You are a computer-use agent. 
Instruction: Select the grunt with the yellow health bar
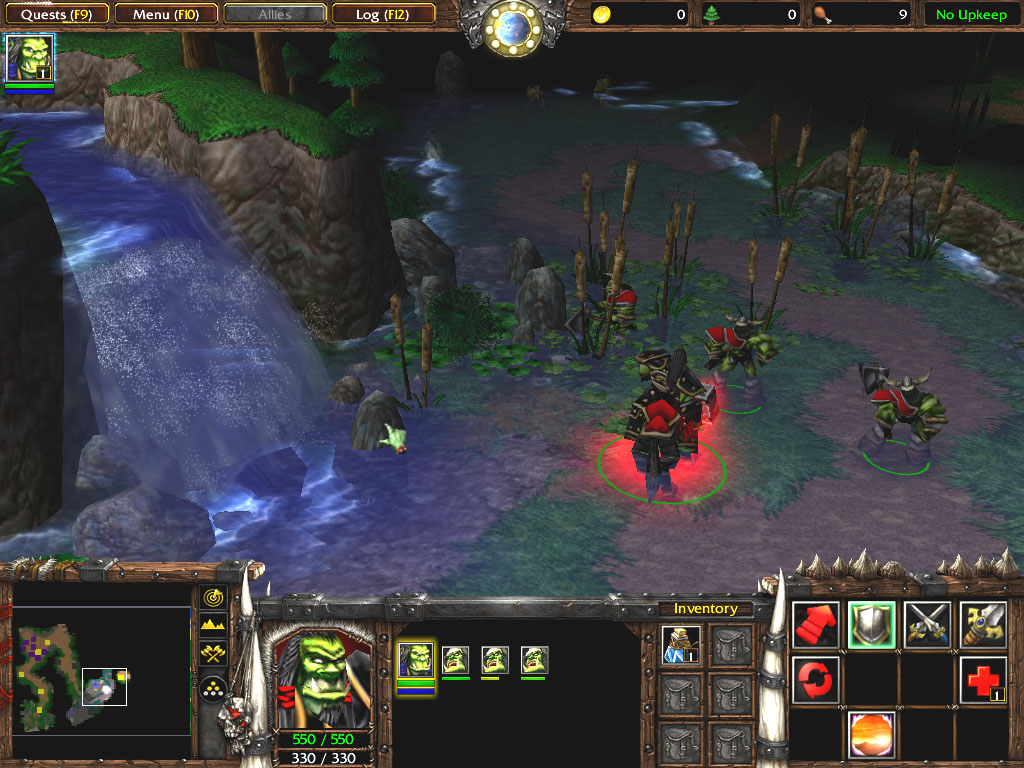point(495,661)
